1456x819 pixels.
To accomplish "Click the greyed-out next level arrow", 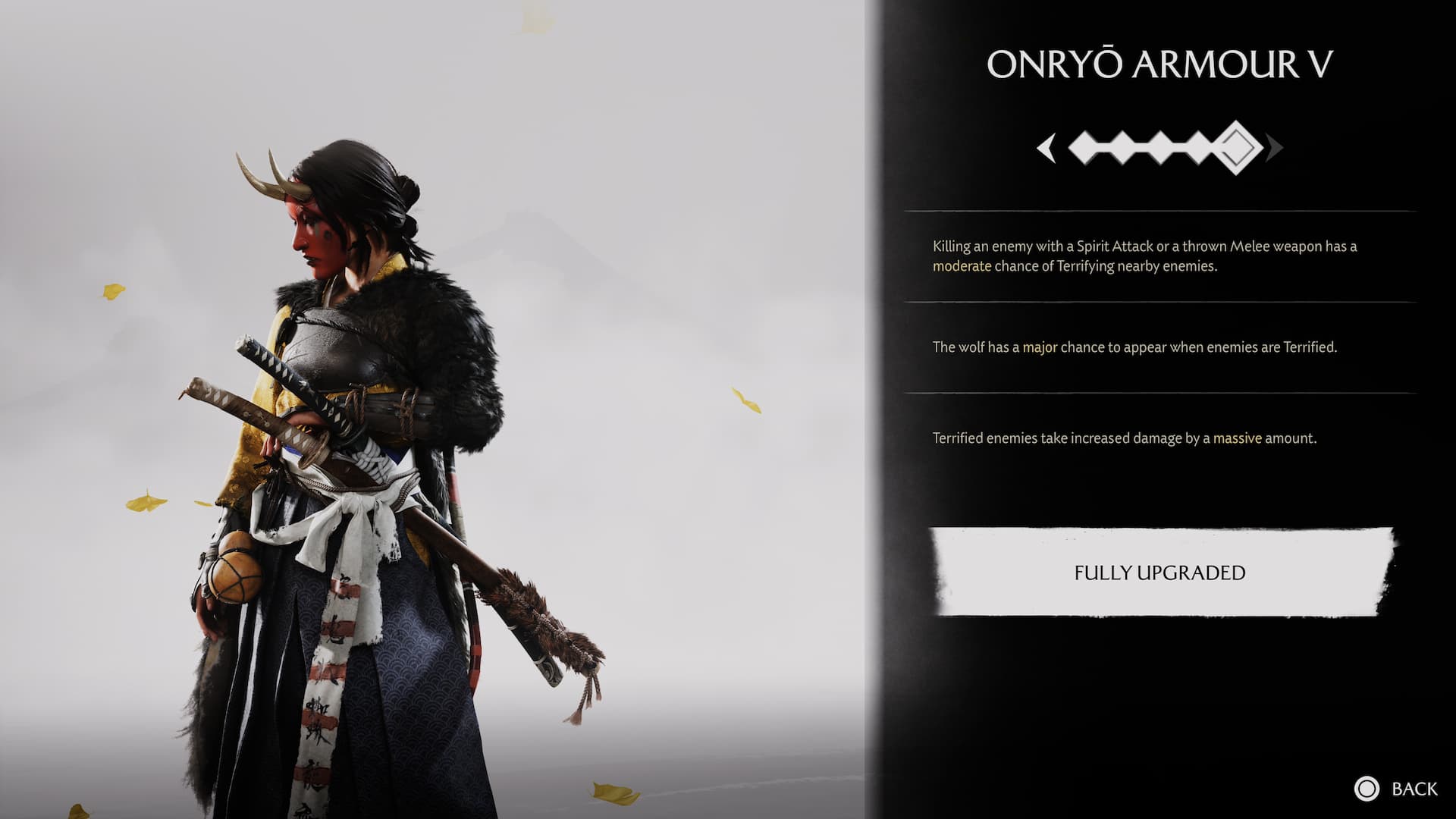I will click(x=1275, y=148).
